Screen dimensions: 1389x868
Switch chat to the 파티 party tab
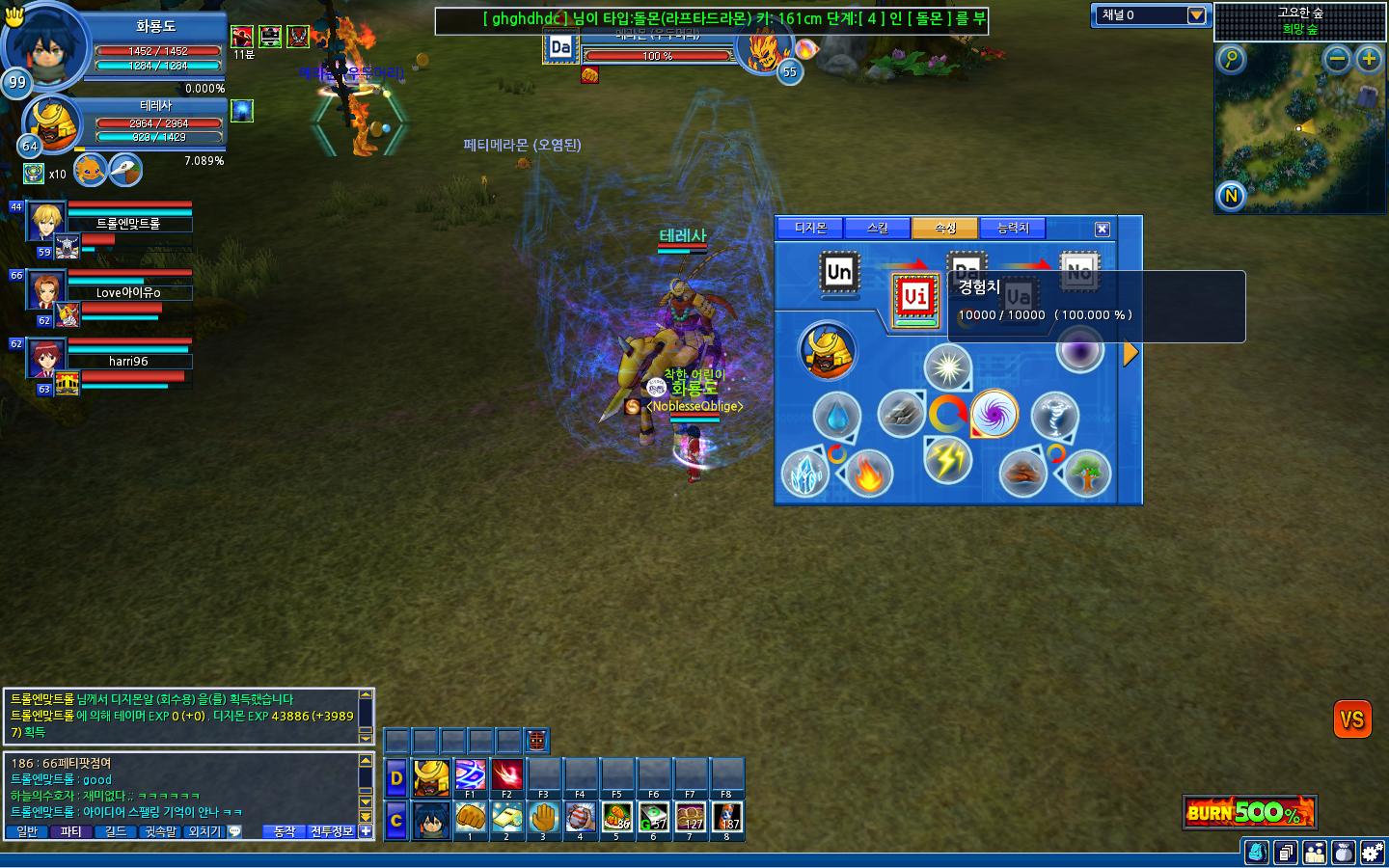coord(71,831)
